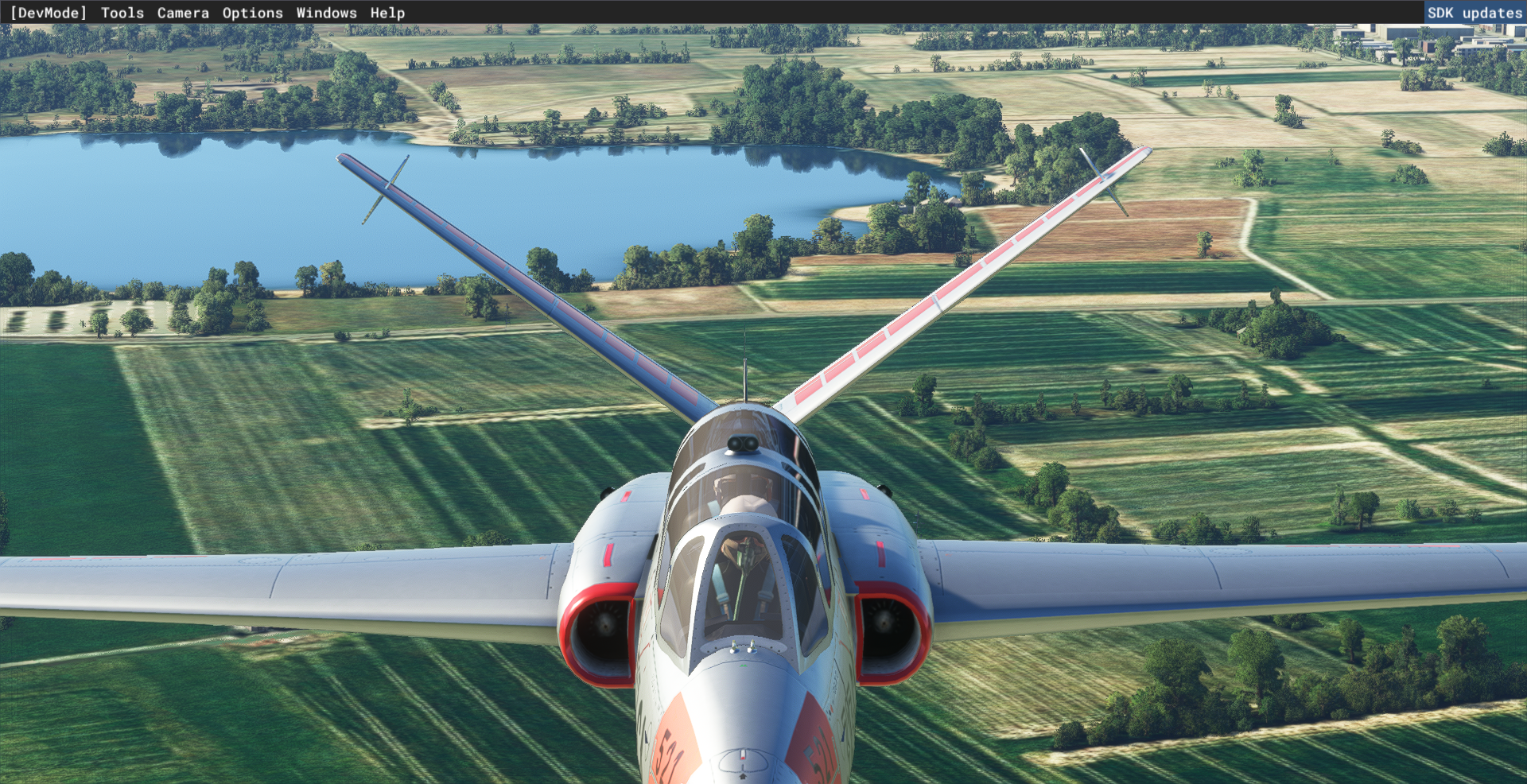The height and width of the screenshot is (784, 1527).
Task: Open the Windows menu
Action: tap(326, 13)
